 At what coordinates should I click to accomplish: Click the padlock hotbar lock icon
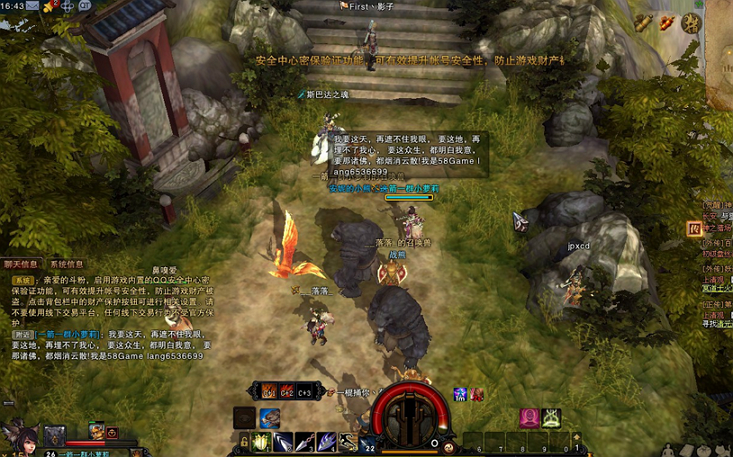pyautogui.click(x=243, y=441)
